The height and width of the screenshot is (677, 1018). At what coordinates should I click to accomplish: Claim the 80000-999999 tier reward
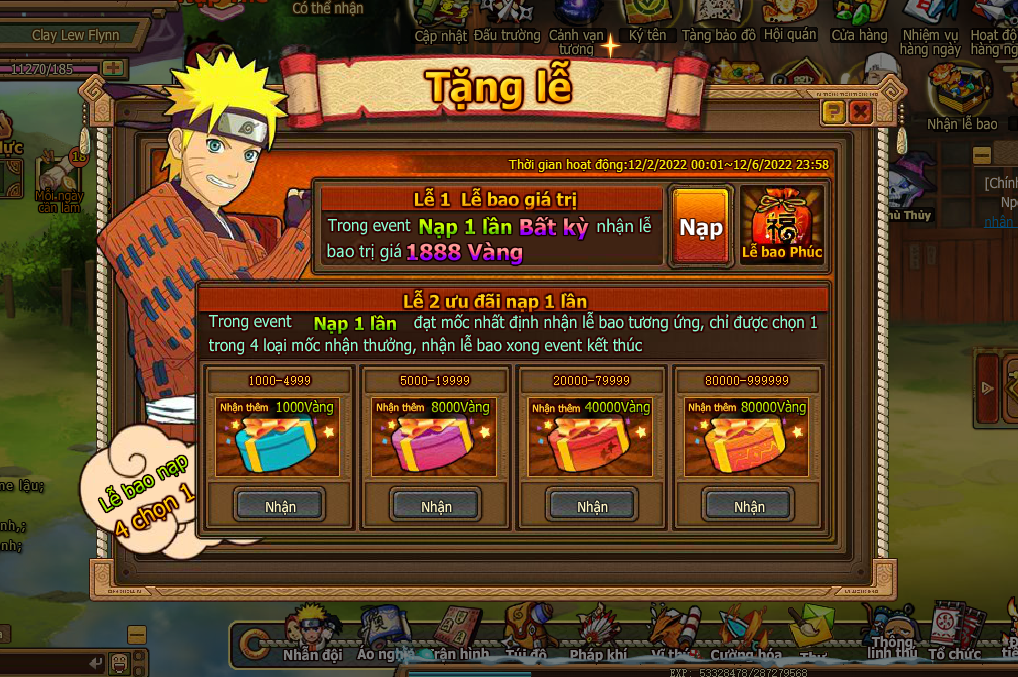[x=749, y=506]
